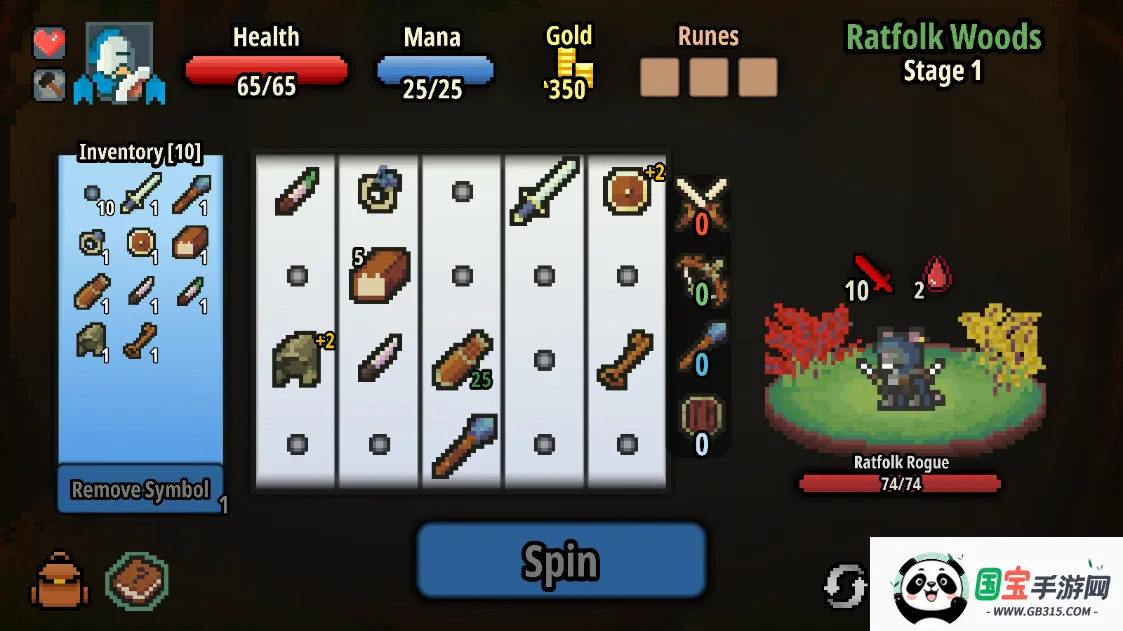Click the hammer icon below the heart

tap(49, 85)
